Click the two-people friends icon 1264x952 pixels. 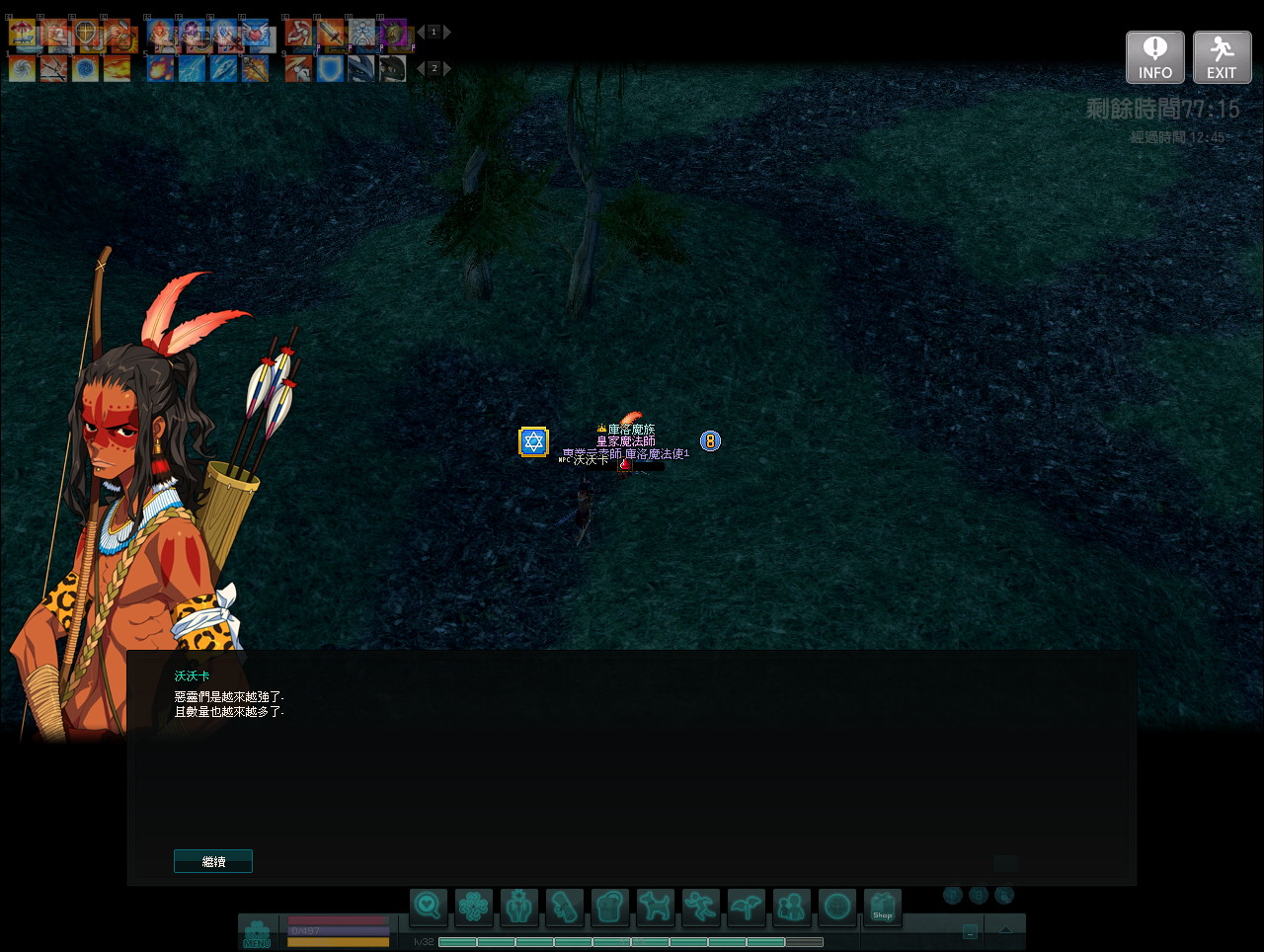[791, 906]
